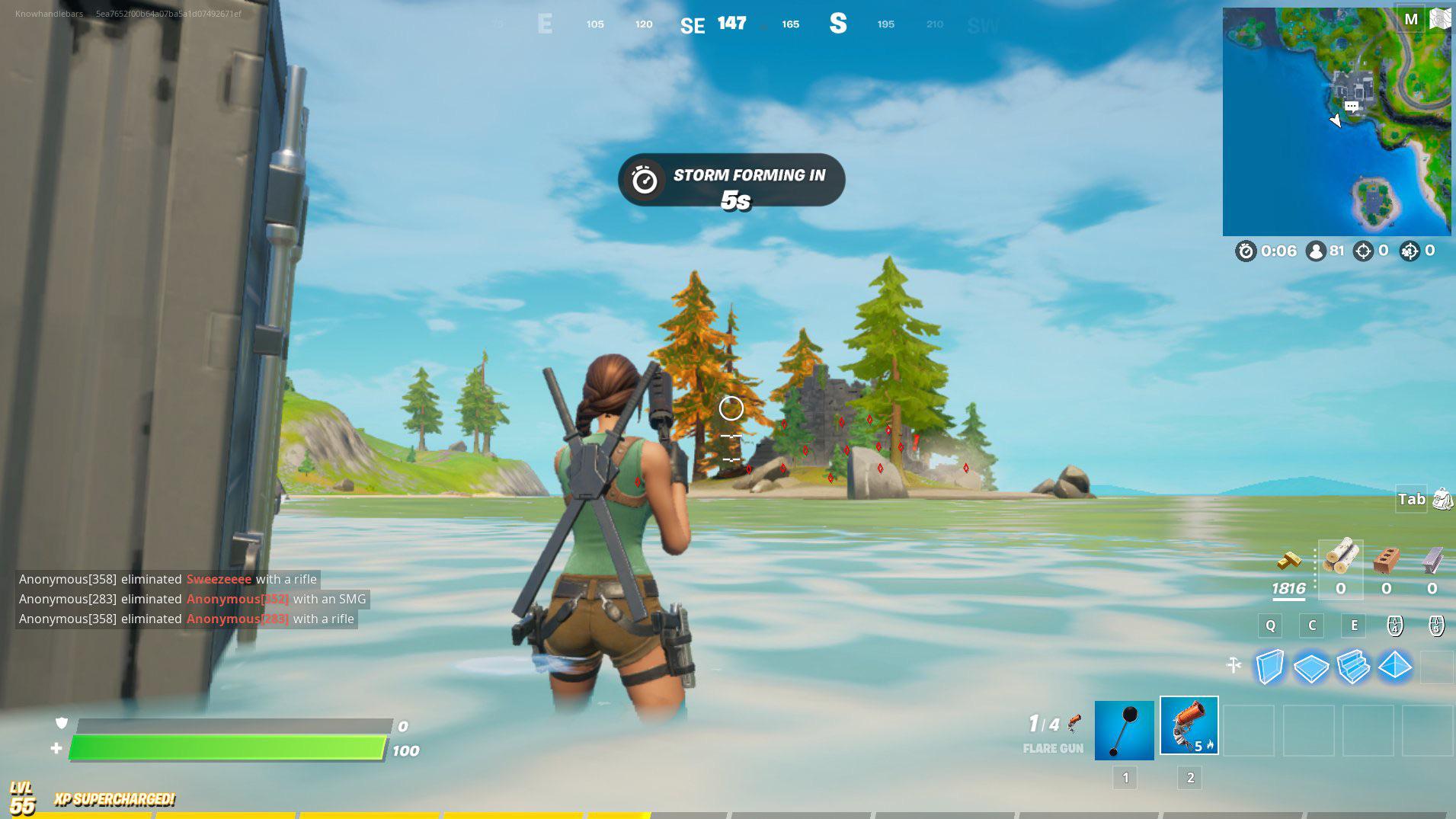Click the players remaining icon showing 81

(1316, 251)
